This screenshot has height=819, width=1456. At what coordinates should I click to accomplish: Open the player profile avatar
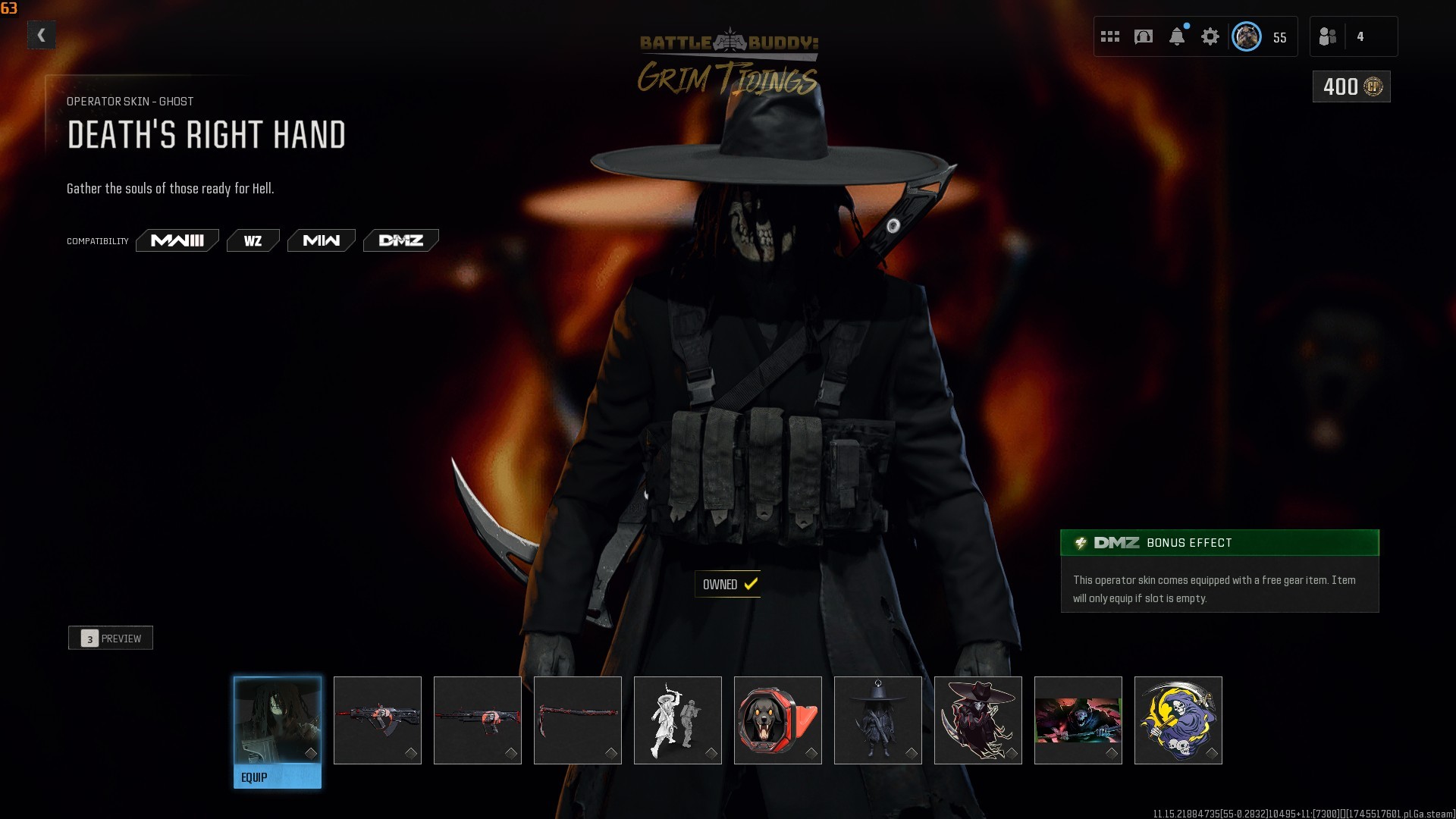[x=1246, y=36]
